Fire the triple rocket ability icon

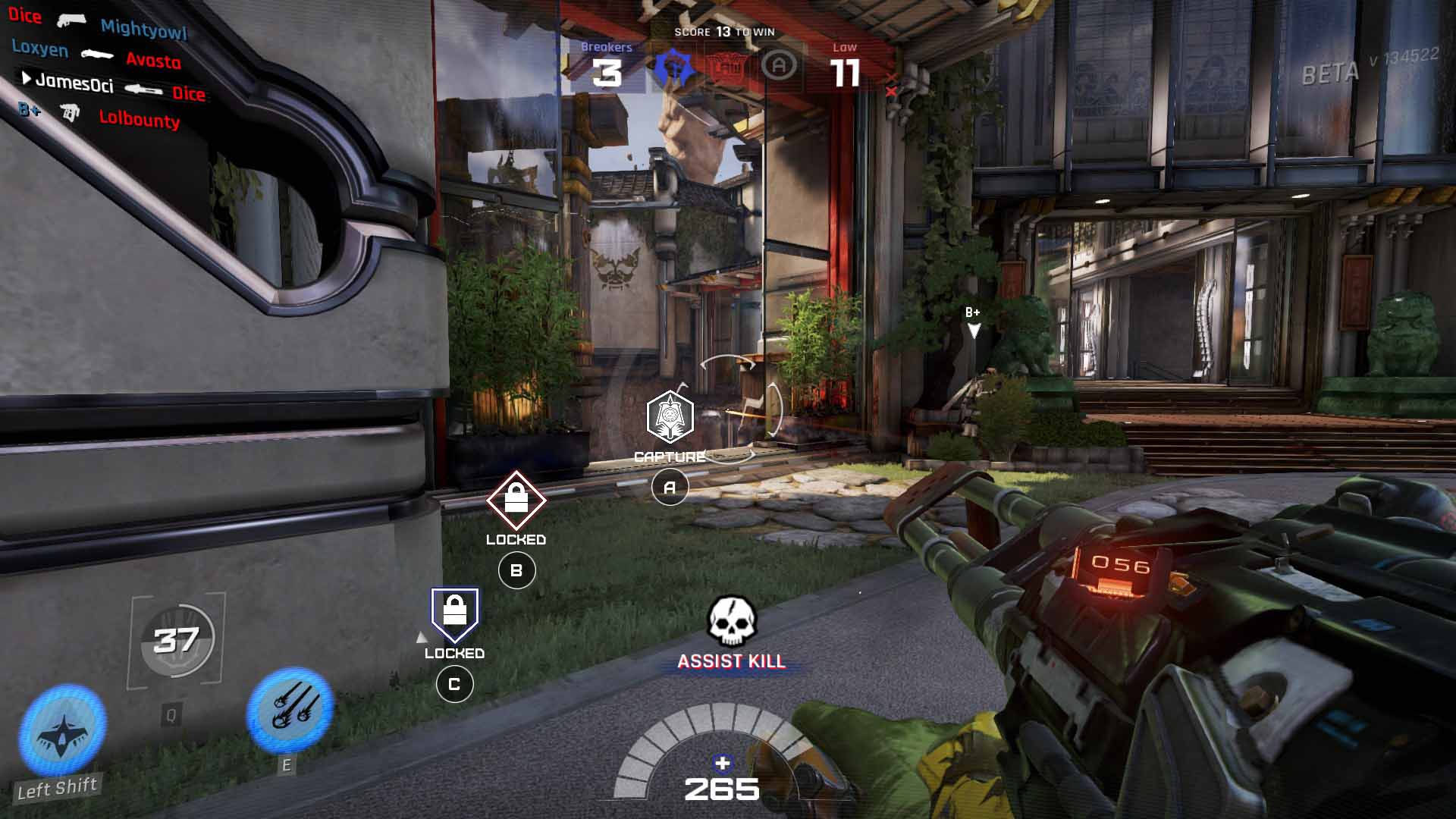coord(290,709)
